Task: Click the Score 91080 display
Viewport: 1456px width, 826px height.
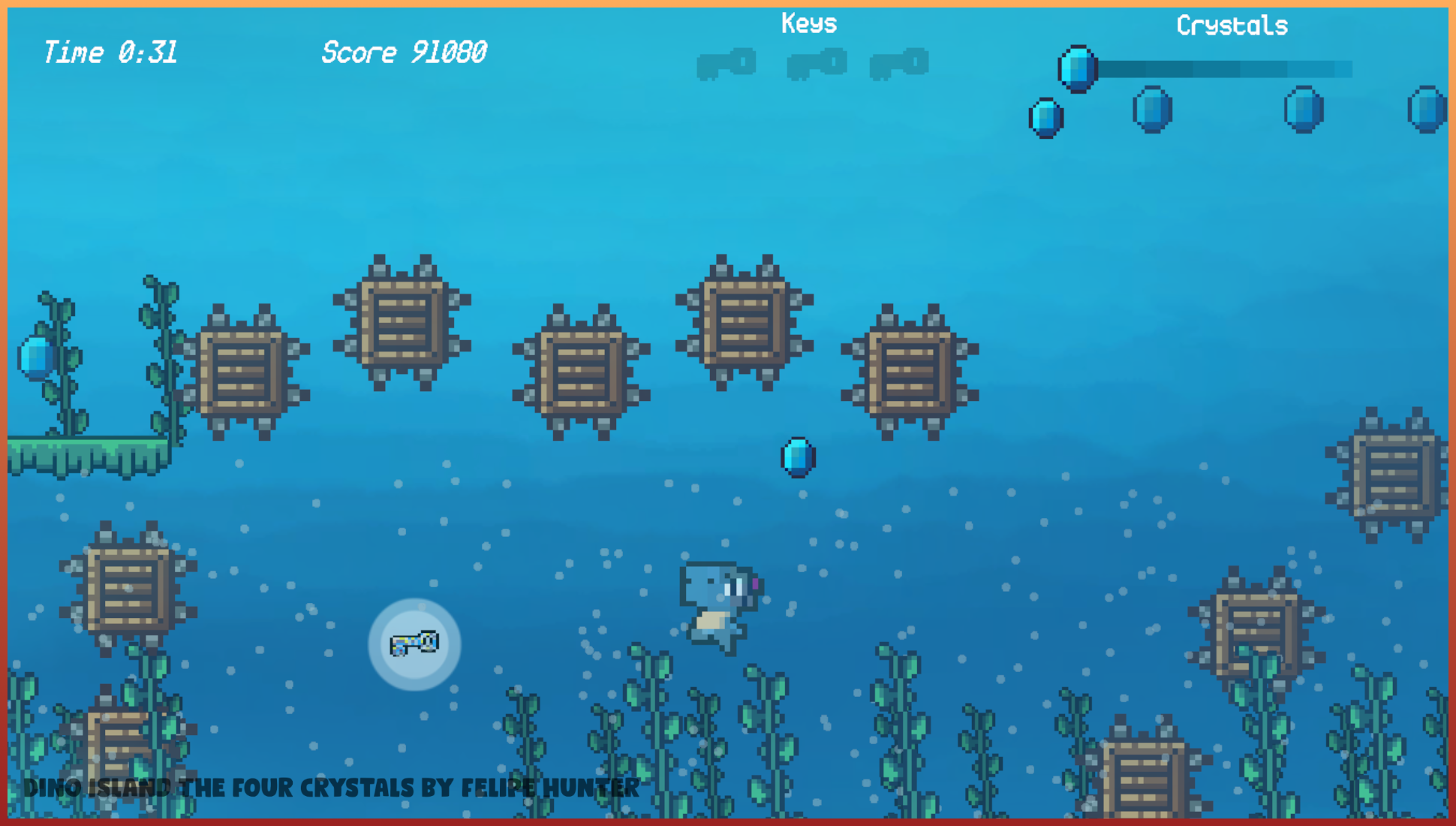Action: (404, 51)
